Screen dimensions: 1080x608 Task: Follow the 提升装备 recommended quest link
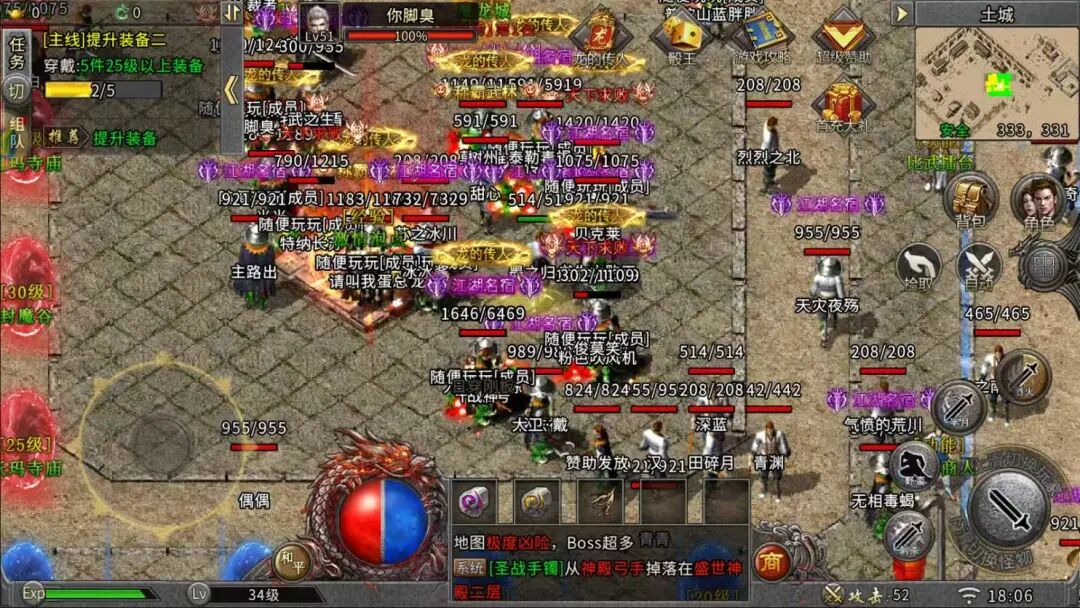click(124, 138)
